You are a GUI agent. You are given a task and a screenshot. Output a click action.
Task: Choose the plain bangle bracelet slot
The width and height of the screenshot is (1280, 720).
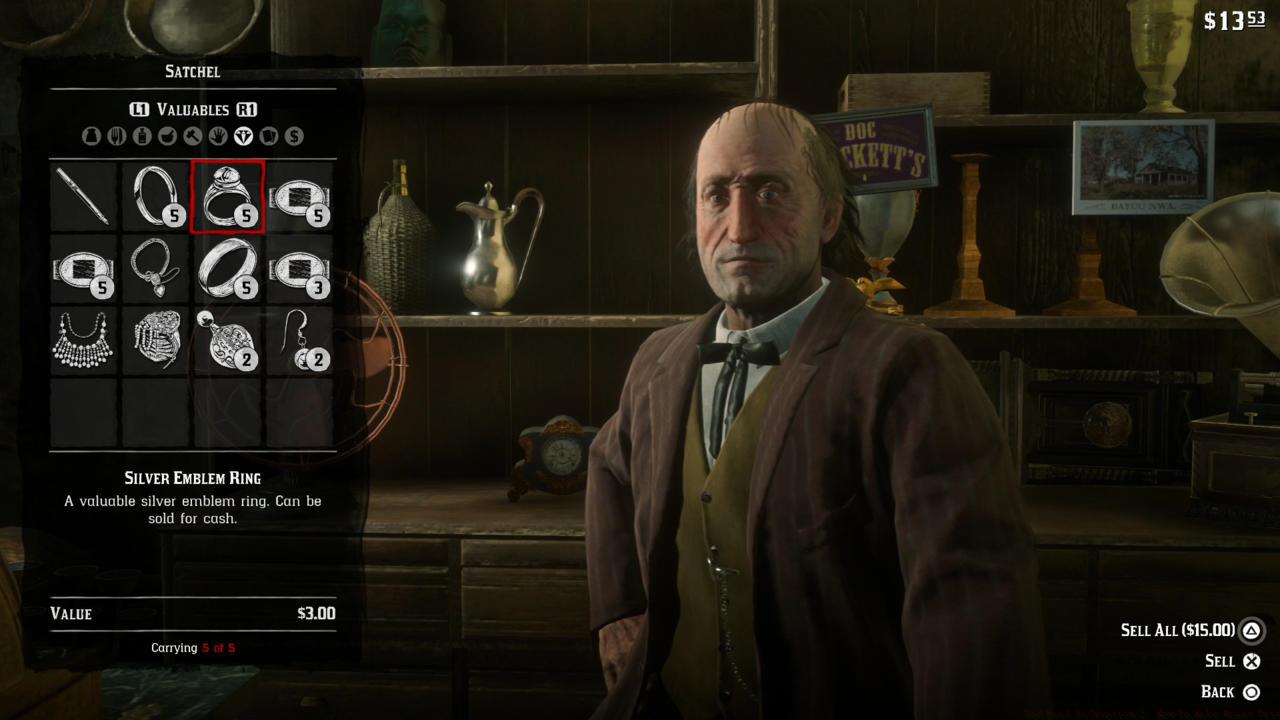coord(156,197)
